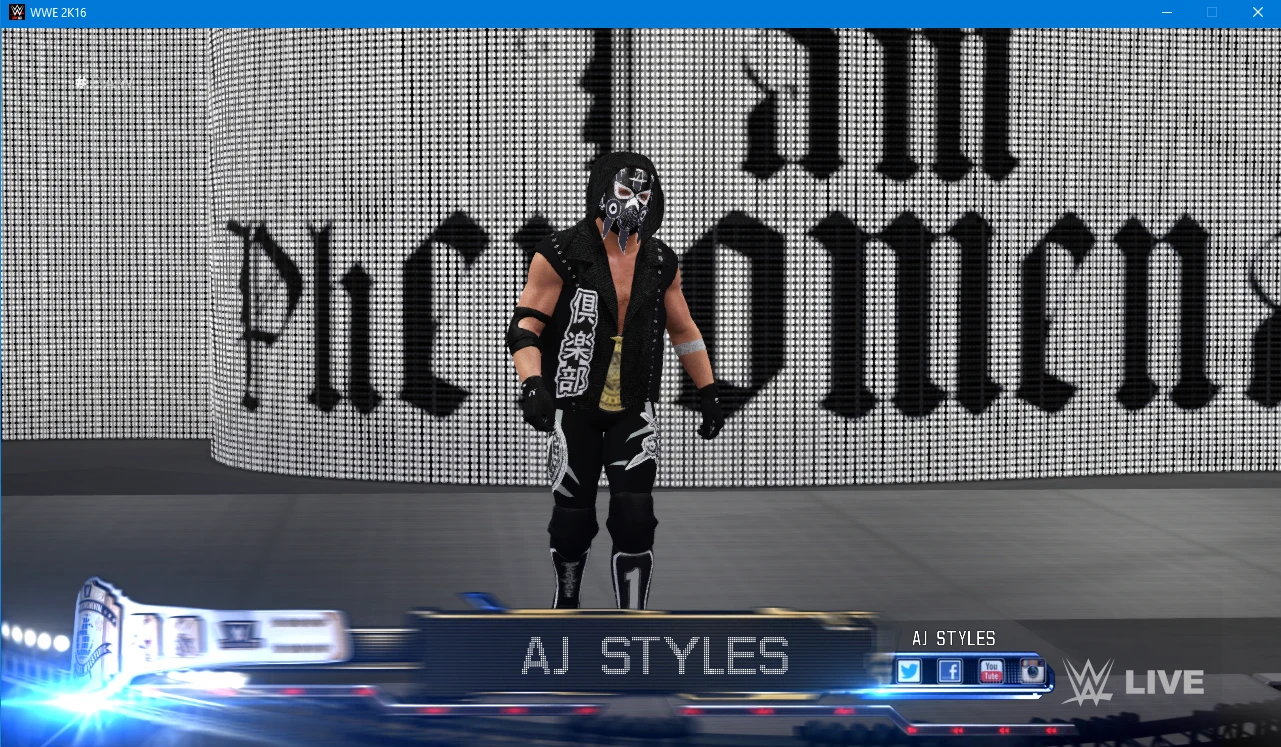This screenshot has width=1281, height=747.
Task: Open the Twitter icon on the nameplate
Action: pyautogui.click(x=909, y=670)
